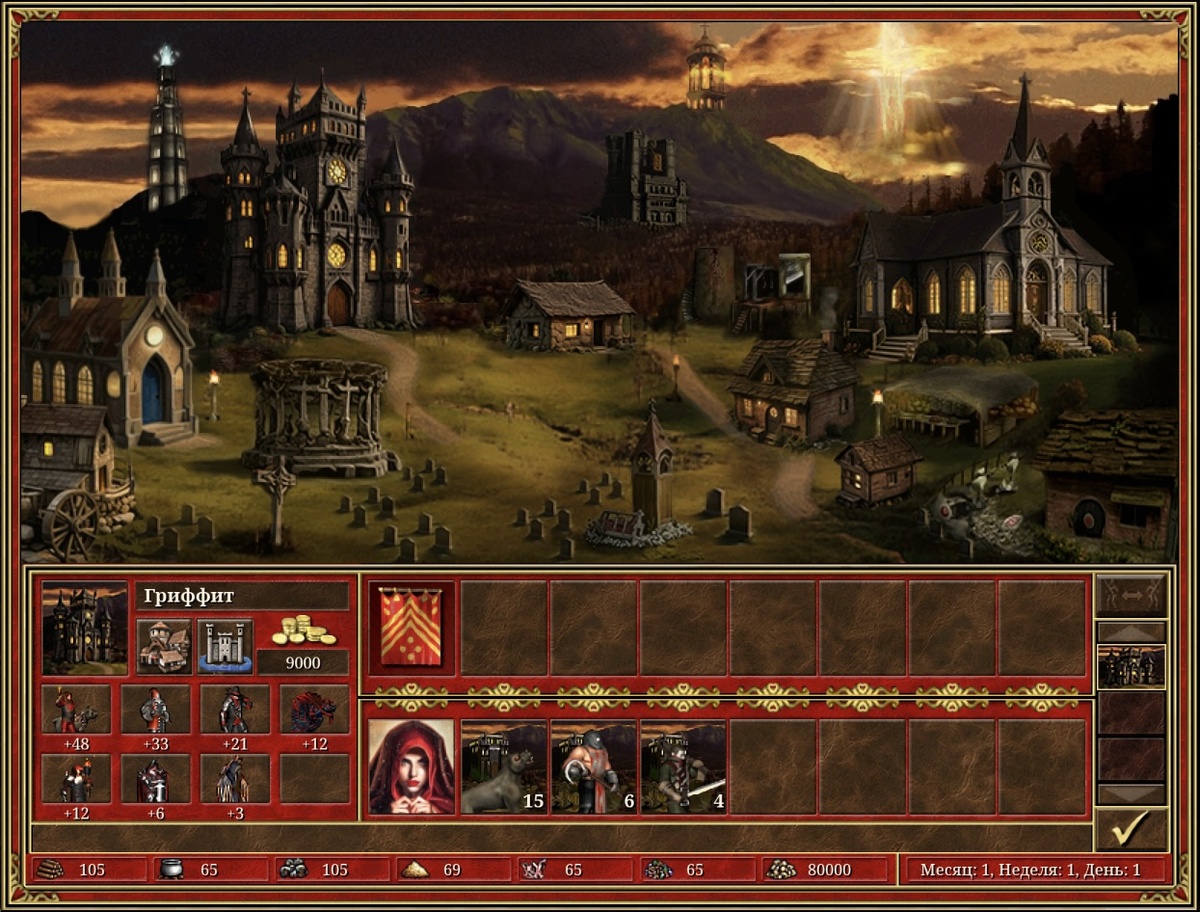Select the red garrison banner slot

click(x=411, y=628)
